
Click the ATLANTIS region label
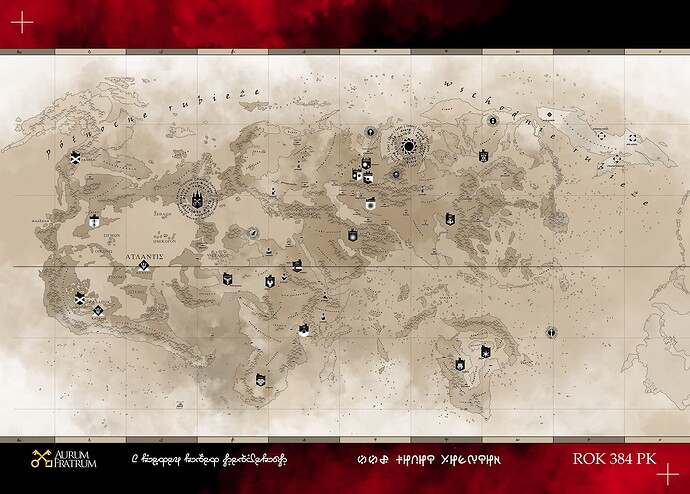point(145,257)
